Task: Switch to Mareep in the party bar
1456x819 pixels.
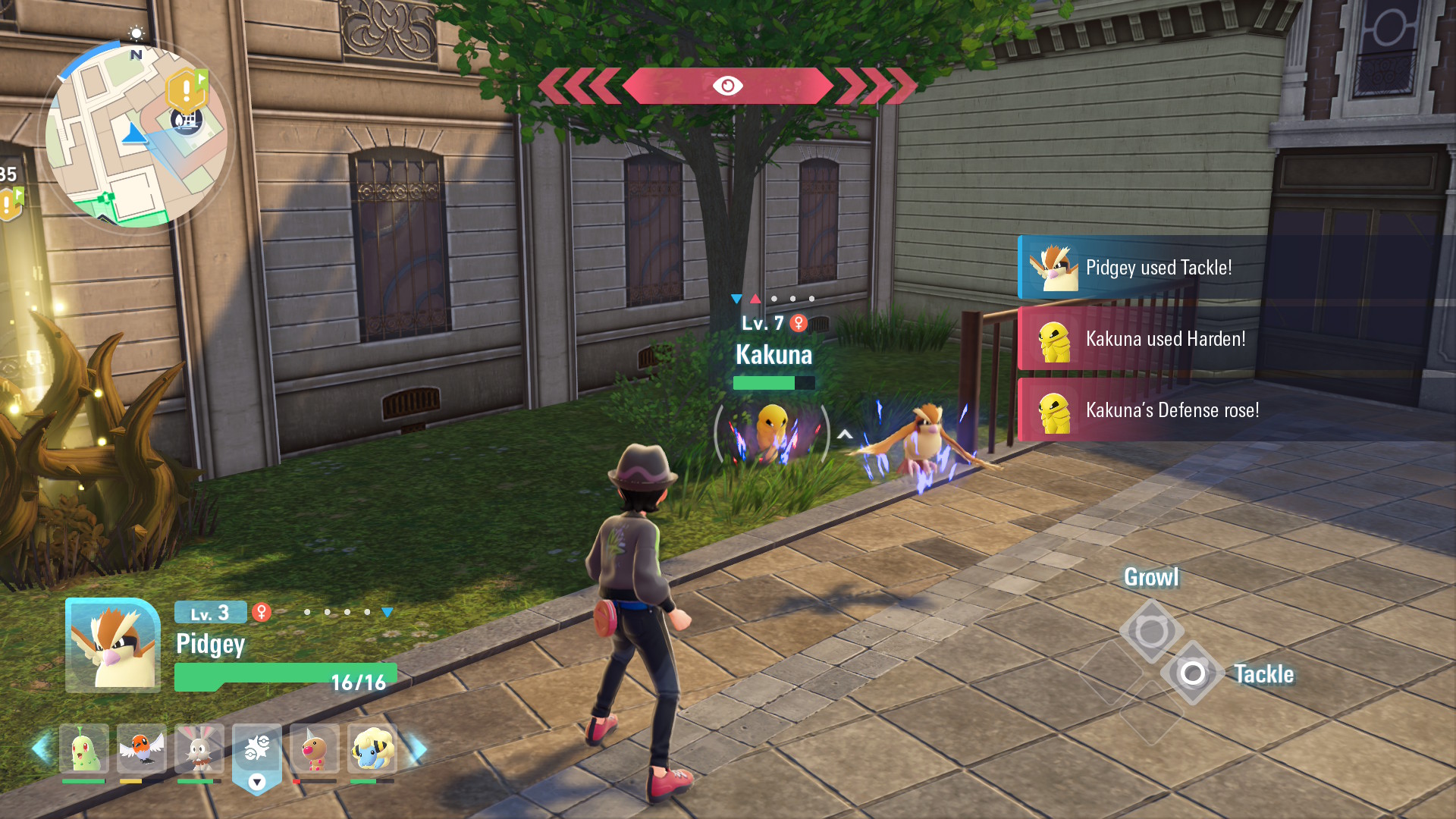Action: tap(372, 749)
